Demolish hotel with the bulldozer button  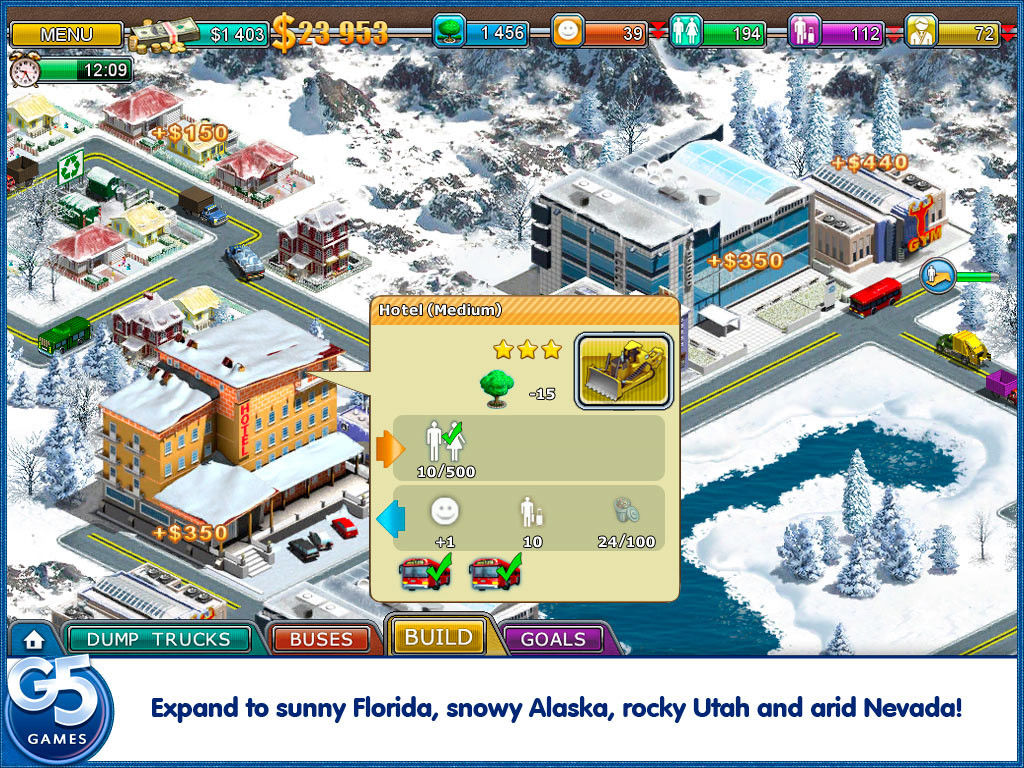pyautogui.click(x=623, y=371)
